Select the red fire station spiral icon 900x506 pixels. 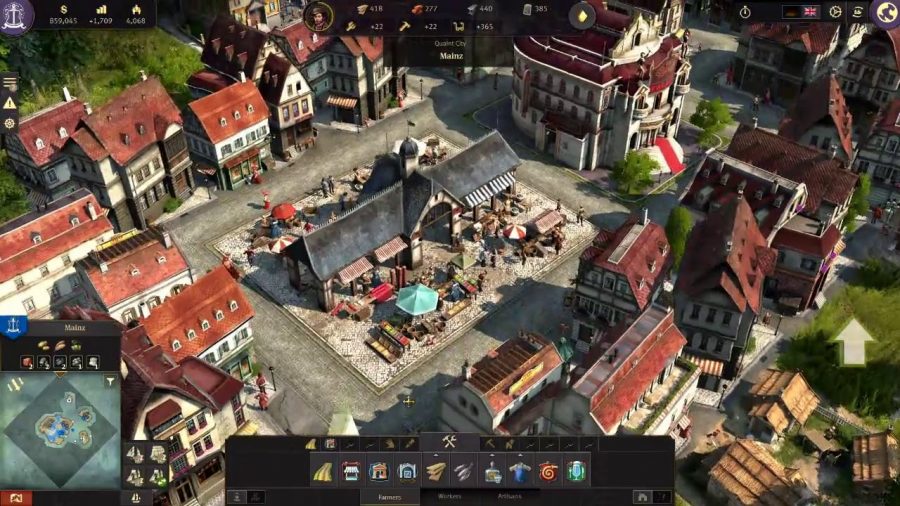pos(547,471)
